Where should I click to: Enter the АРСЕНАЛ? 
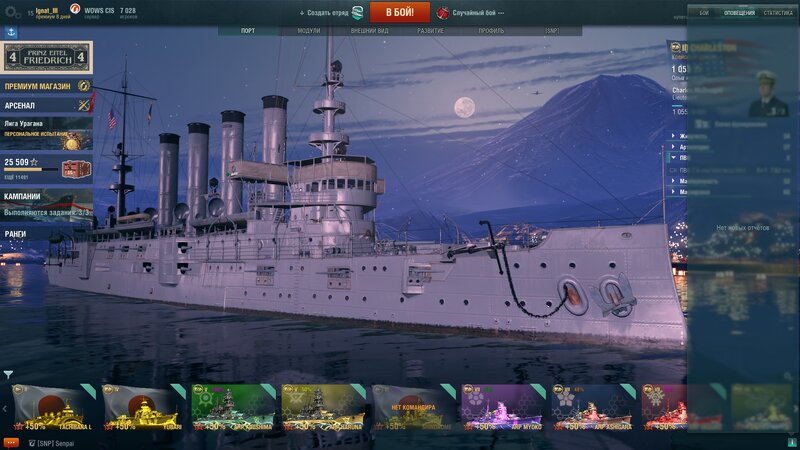tap(21, 105)
